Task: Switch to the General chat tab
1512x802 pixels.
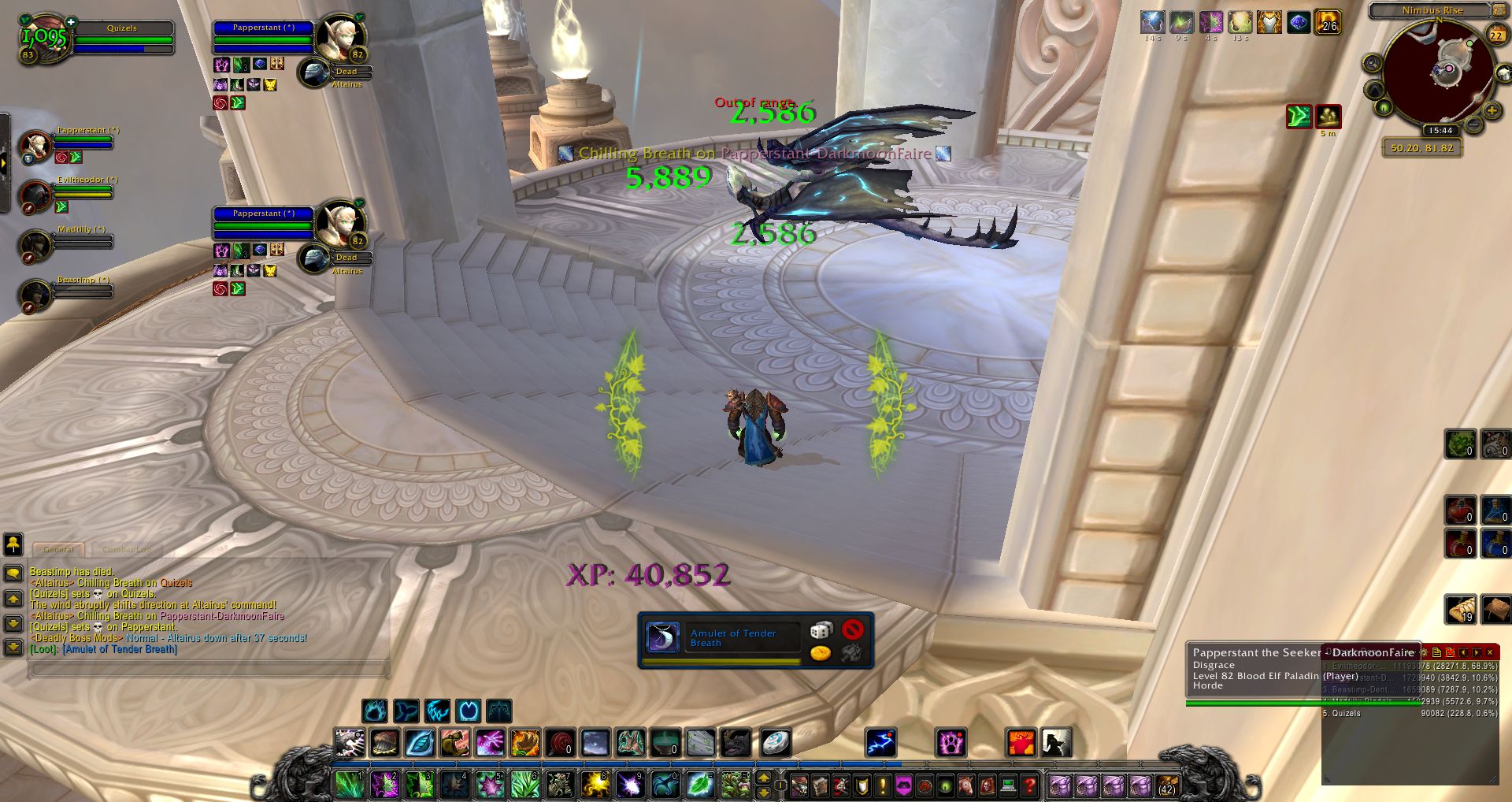Action: (59, 549)
